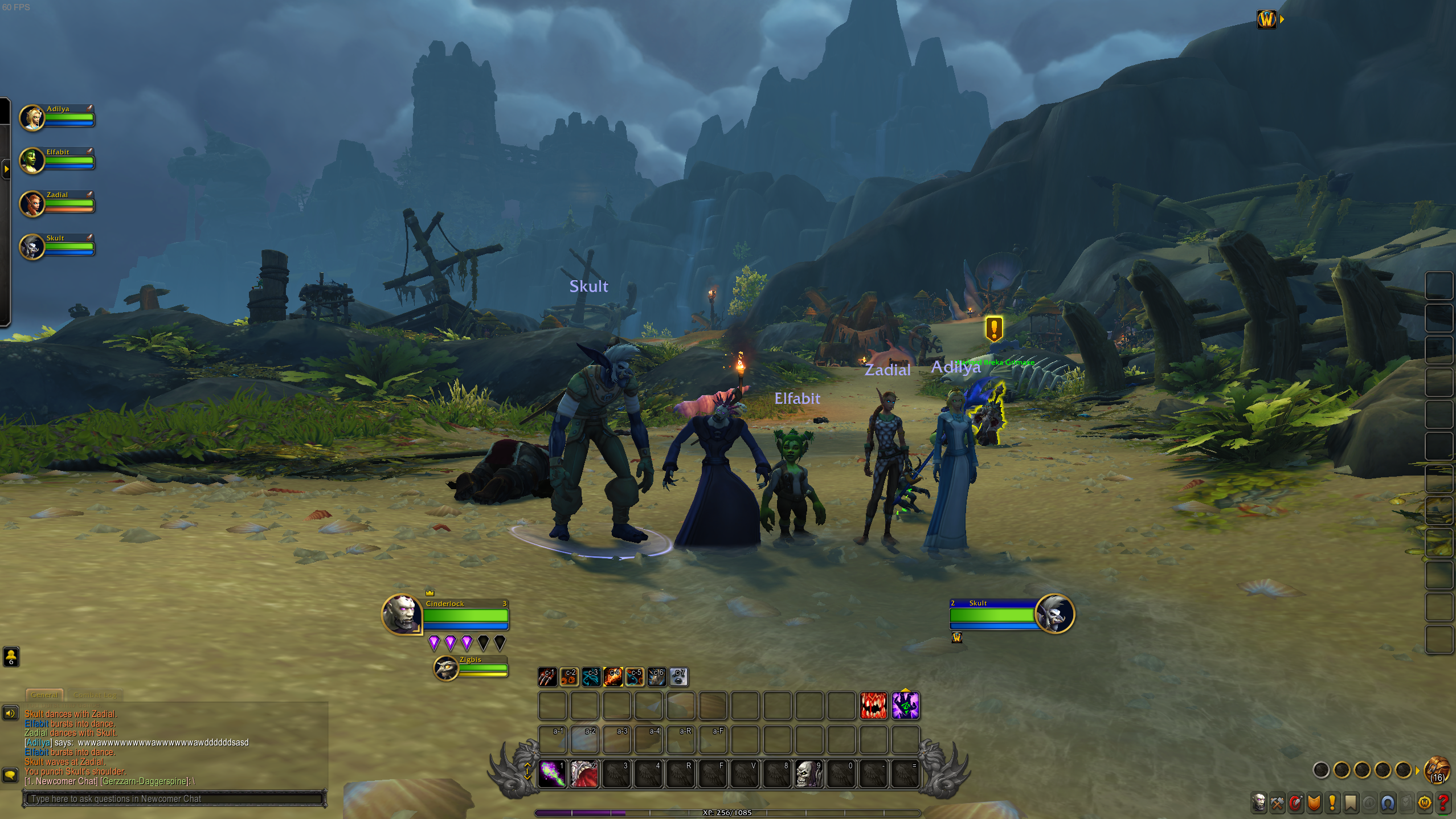Toggle the voice chat speaker button

pyautogui.click(x=10, y=713)
